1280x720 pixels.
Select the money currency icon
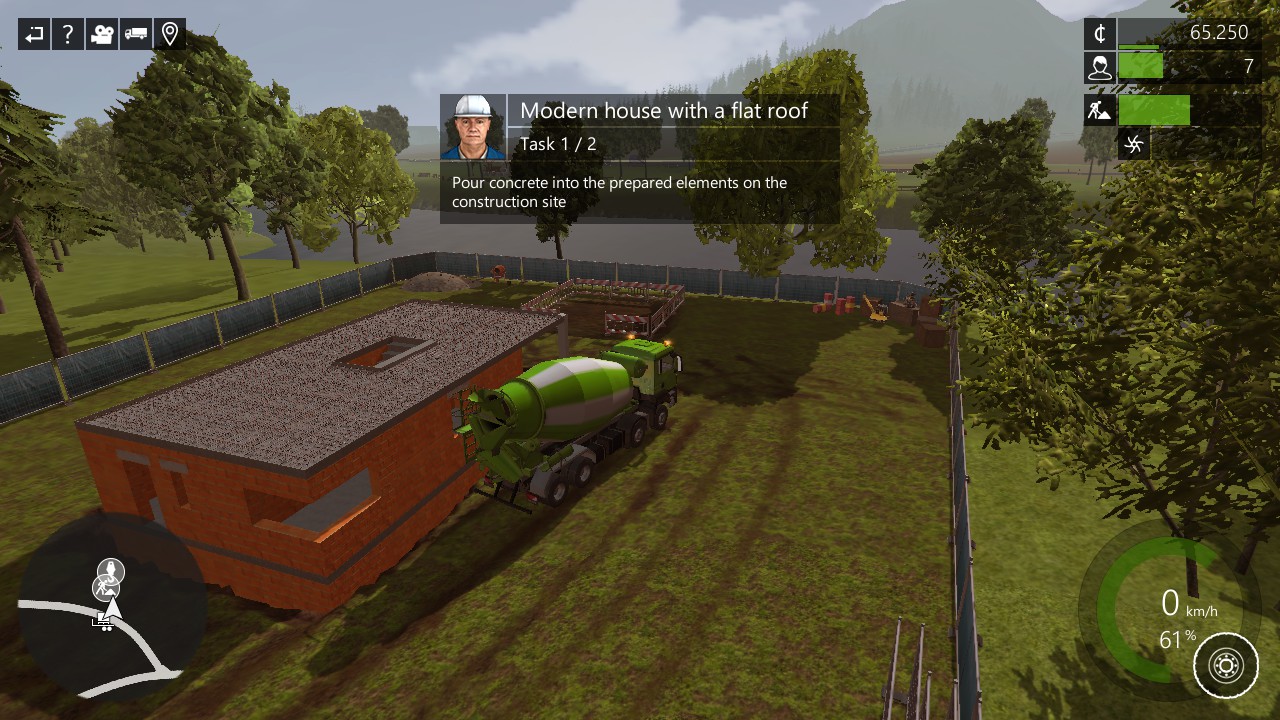point(1100,33)
